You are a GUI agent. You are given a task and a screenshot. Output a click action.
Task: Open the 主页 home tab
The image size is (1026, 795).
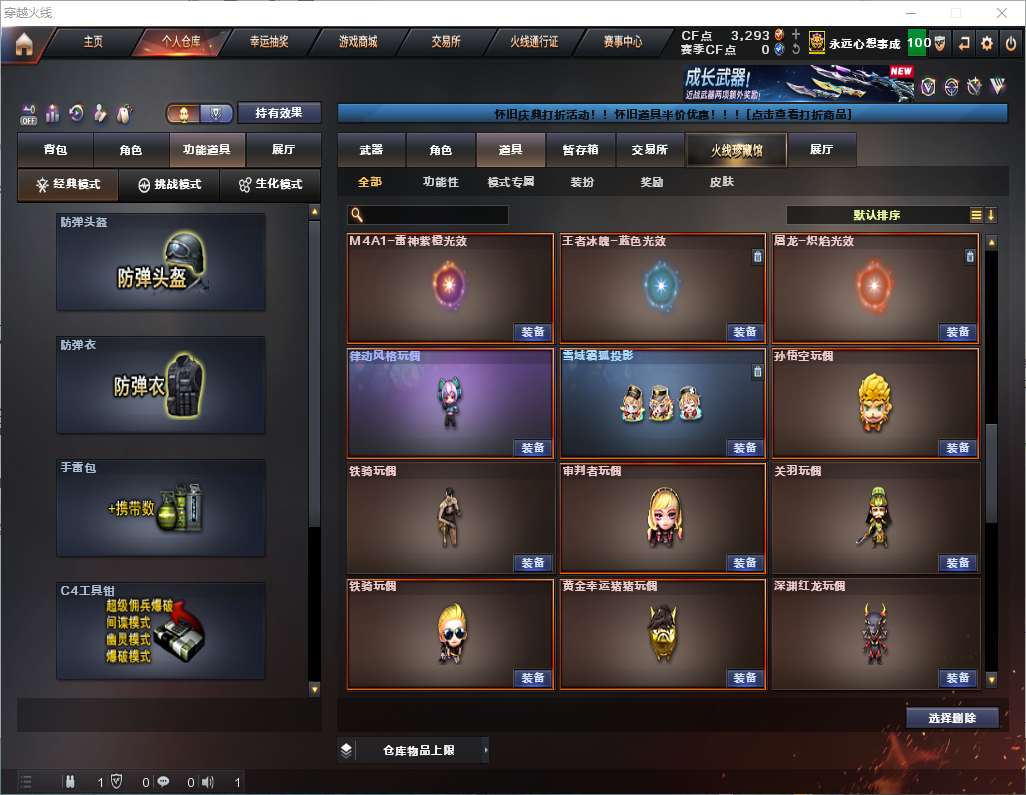pos(93,42)
